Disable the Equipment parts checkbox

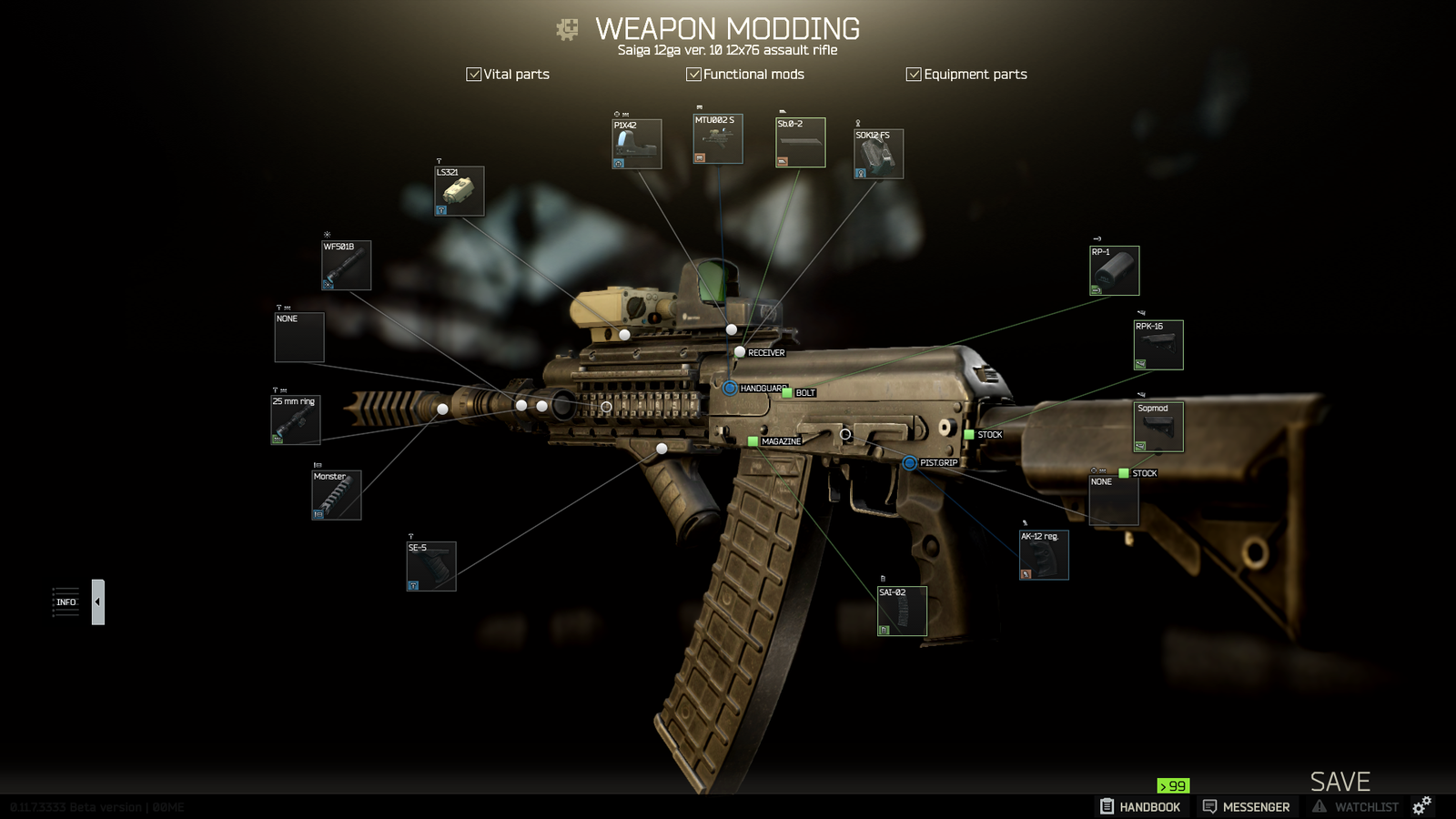(x=914, y=74)
